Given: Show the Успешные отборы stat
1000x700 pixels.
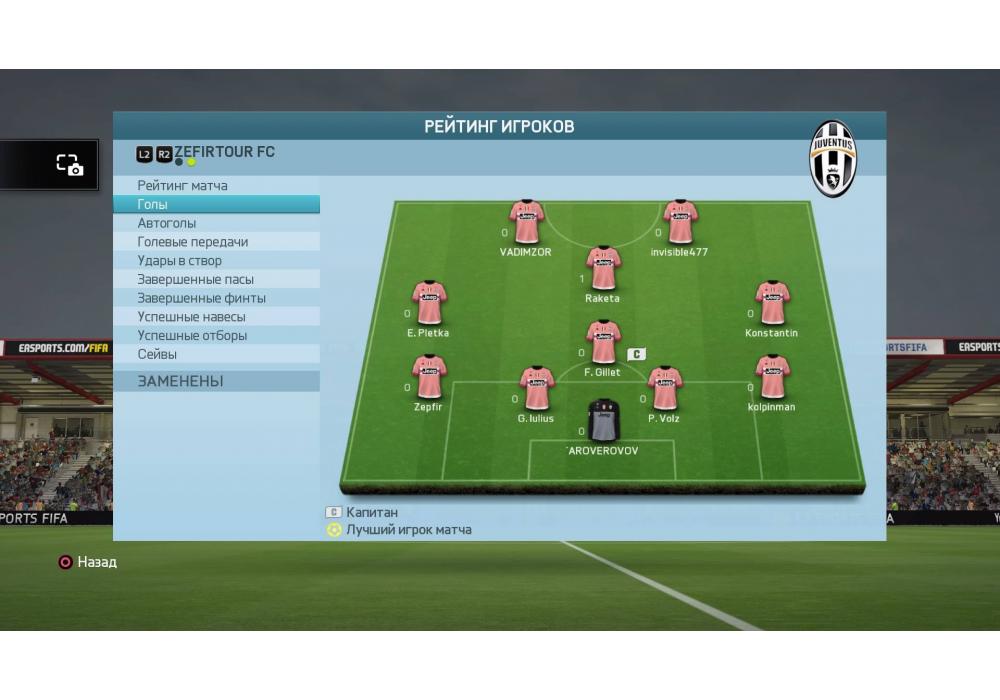Looking at the screenshot, I should click(x=192, y=336).
